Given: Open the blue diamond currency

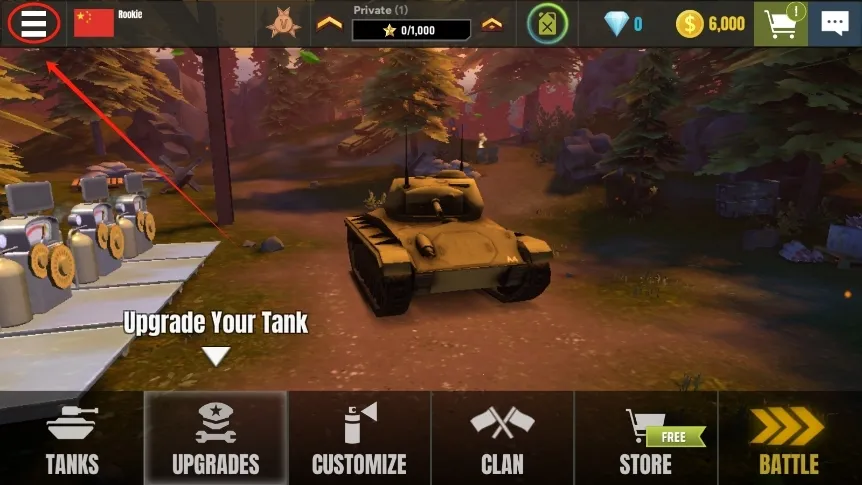Looking at the screenshot, I should pyautogui.click(x=623, y=23).
